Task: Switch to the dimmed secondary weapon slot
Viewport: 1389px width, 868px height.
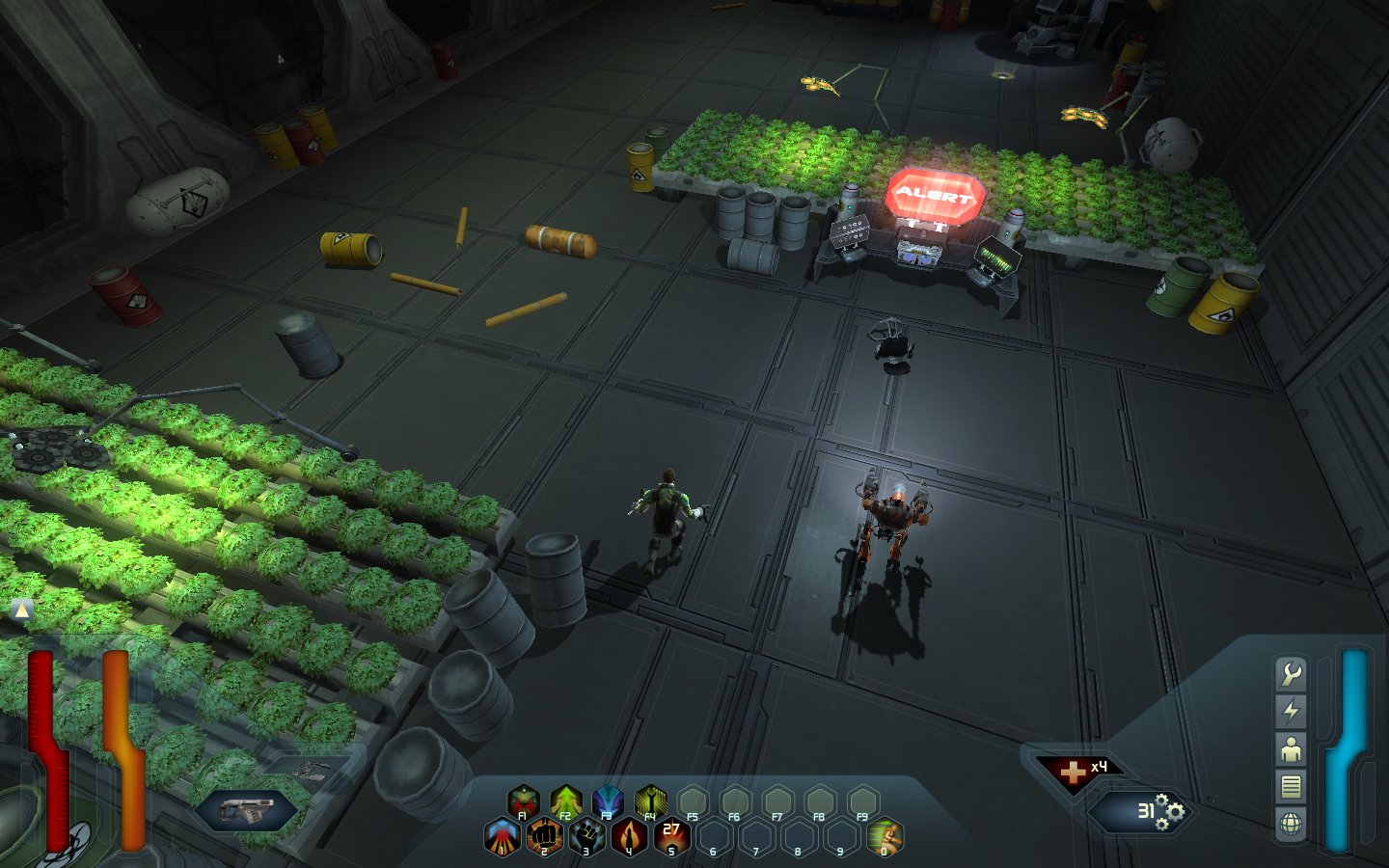Action: tap(311, 770)
